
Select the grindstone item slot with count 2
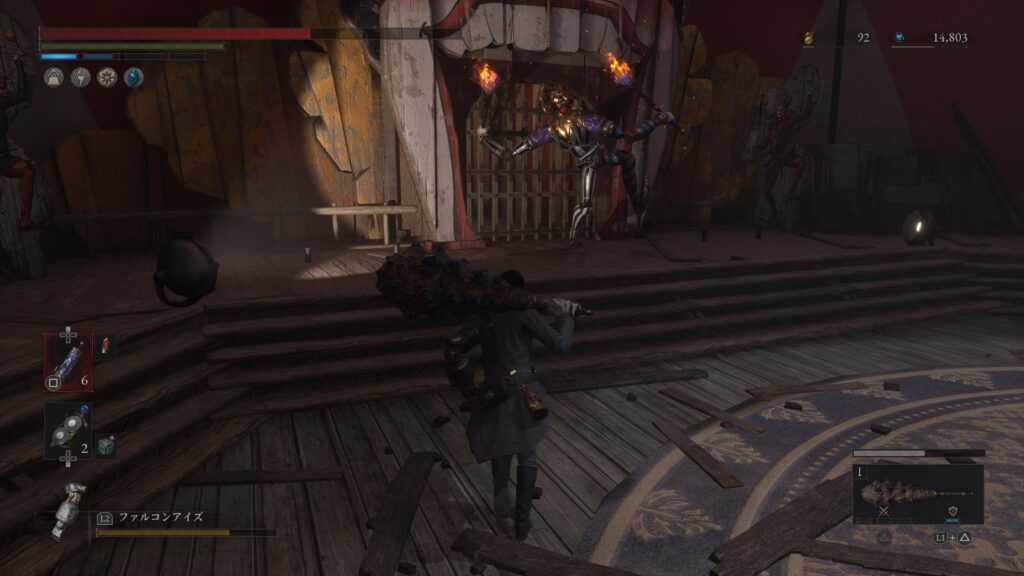pyautogui.click(x=68, y=428)
